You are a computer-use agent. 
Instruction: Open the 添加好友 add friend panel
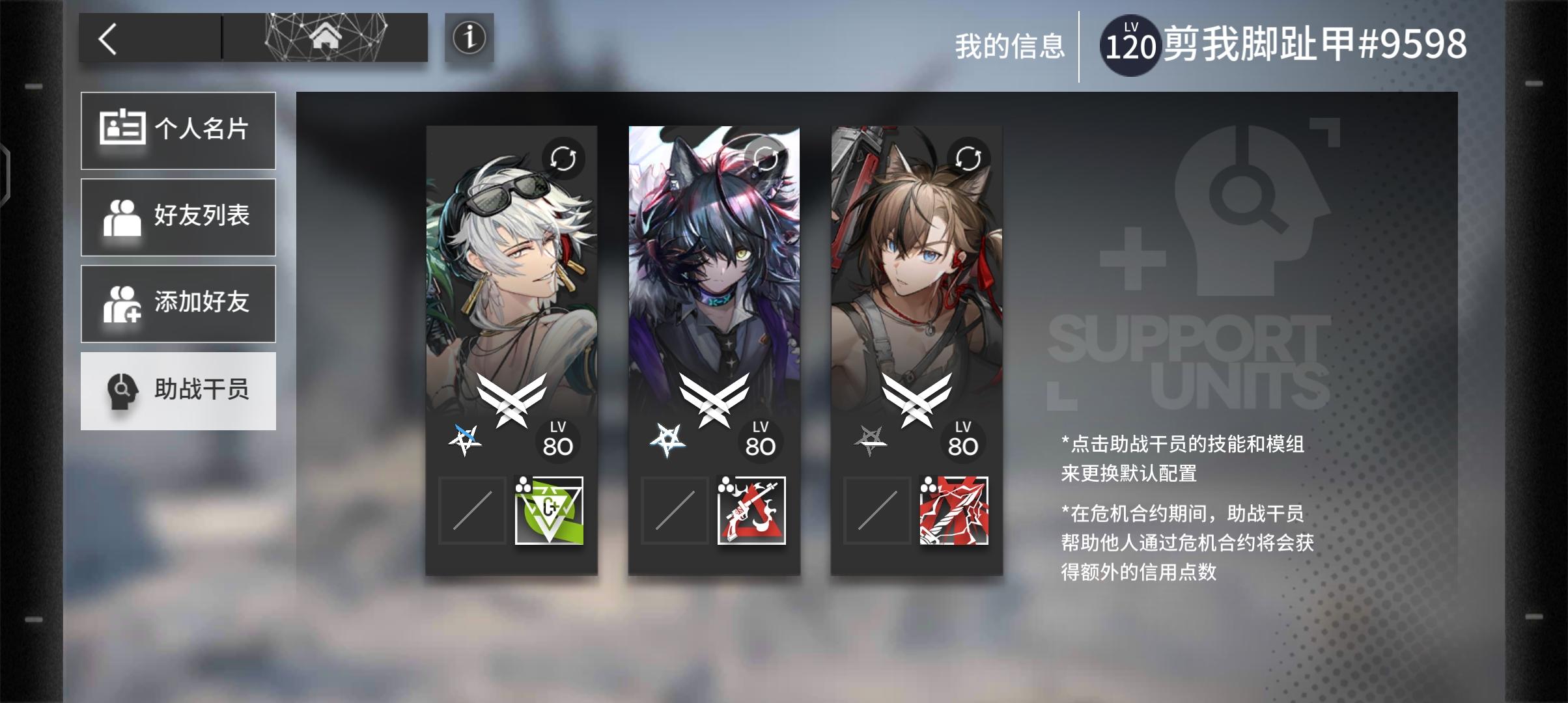(178, 303)
